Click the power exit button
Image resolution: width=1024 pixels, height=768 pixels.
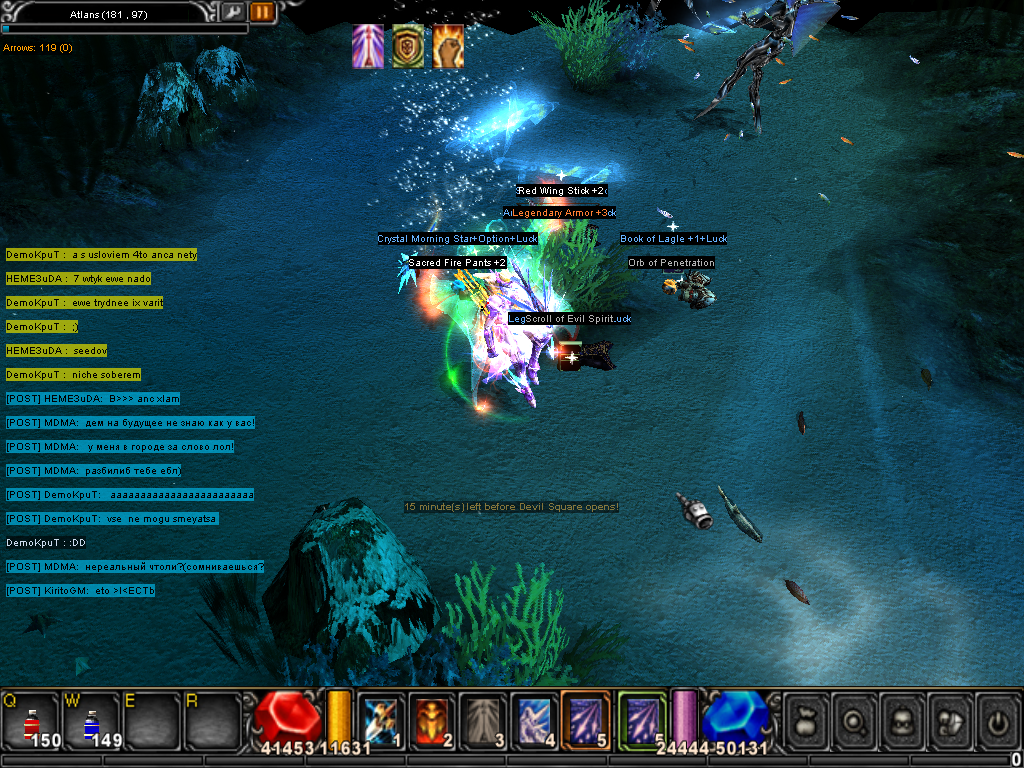click(x=997, y=718)
